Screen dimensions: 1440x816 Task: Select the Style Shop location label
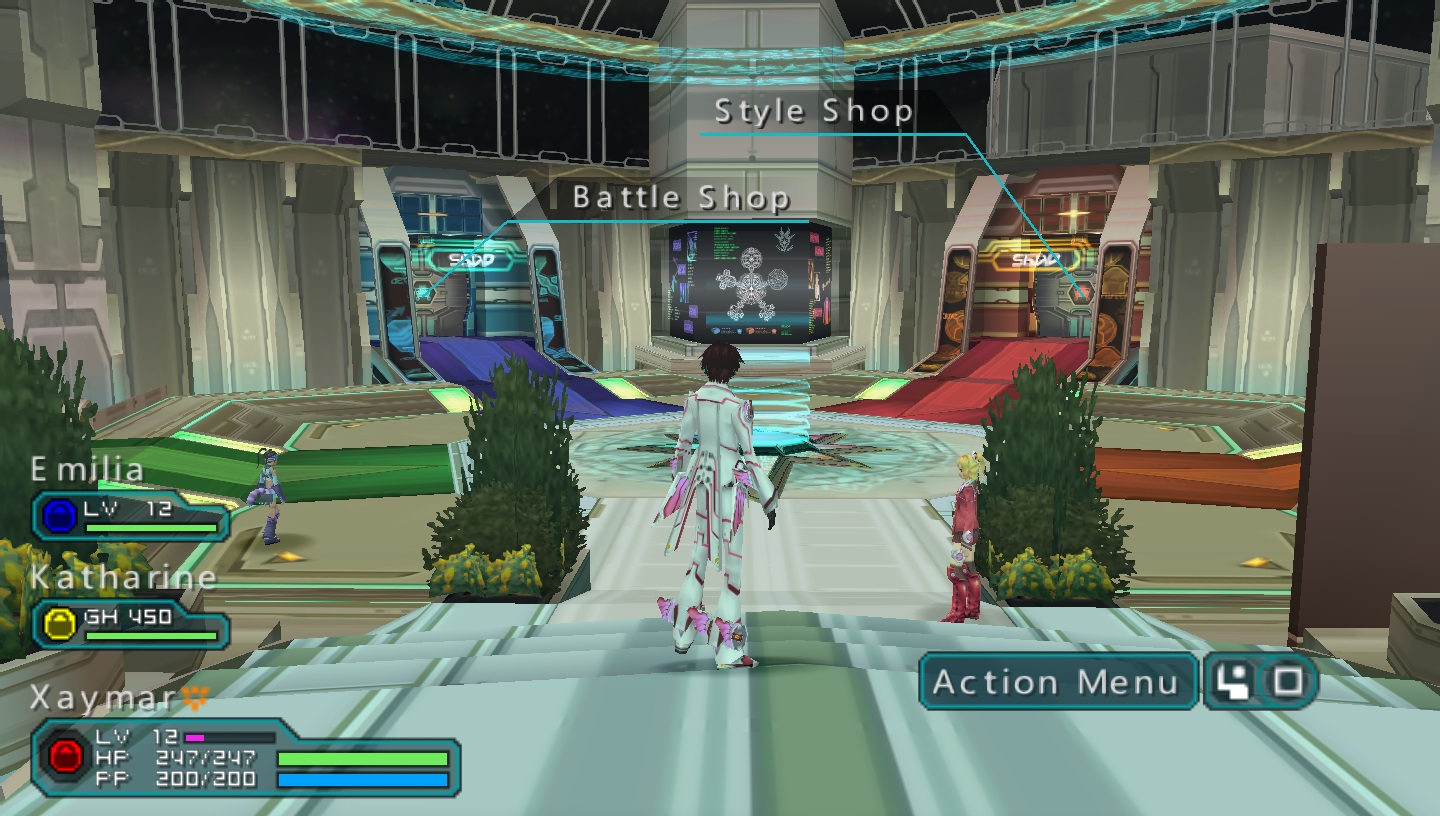814,111
